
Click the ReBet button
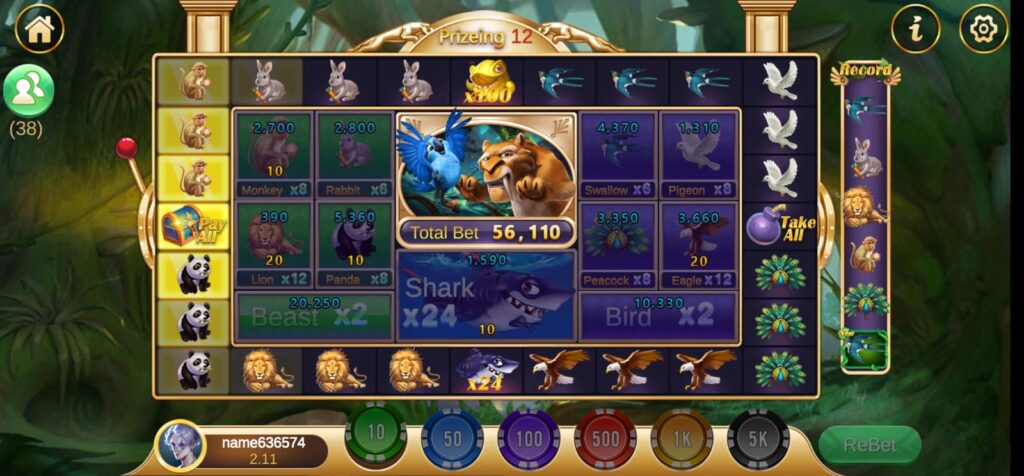click(869, 444)
